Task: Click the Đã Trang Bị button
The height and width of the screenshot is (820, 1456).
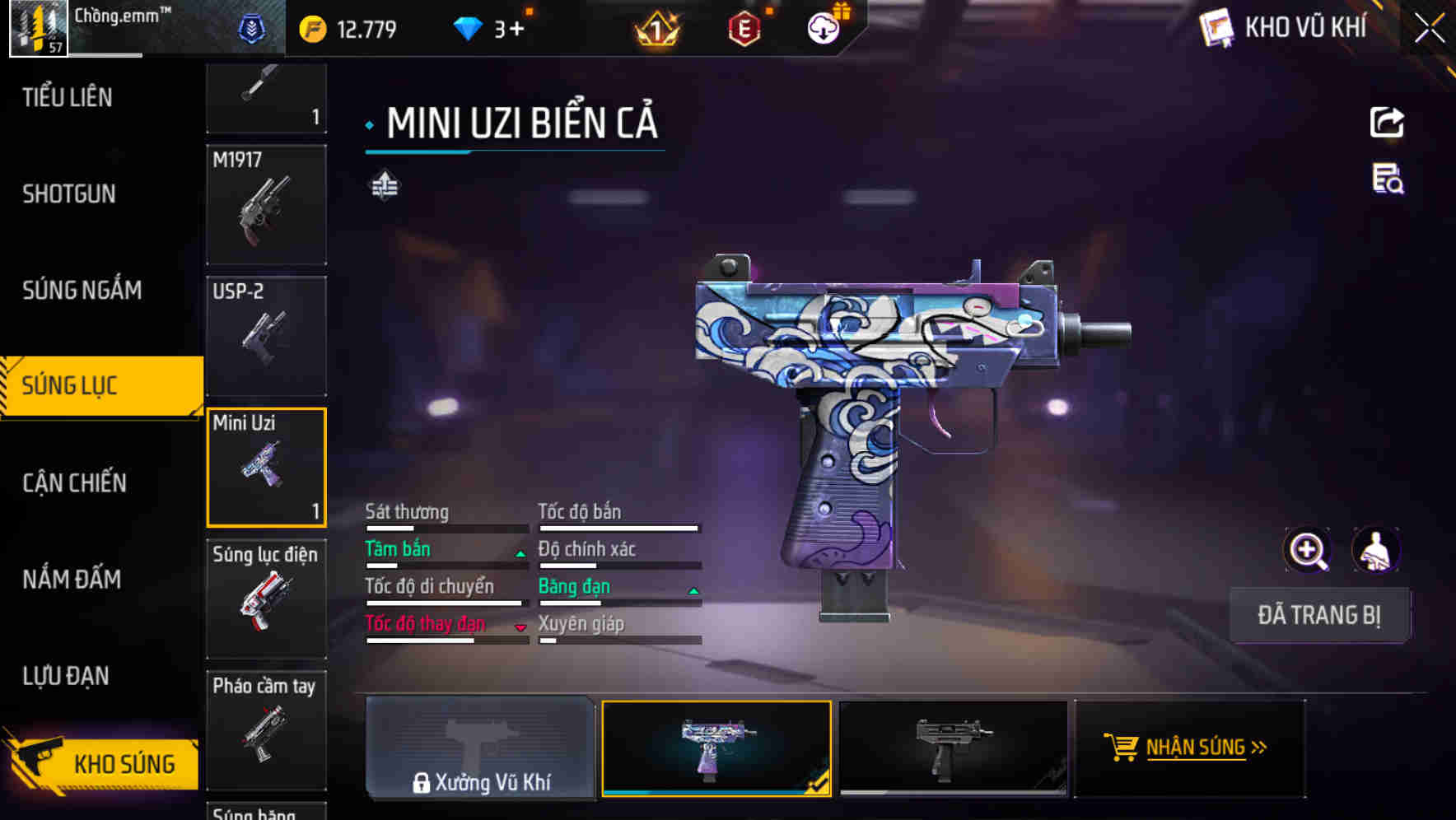Action: click(x=1318, y=615)
